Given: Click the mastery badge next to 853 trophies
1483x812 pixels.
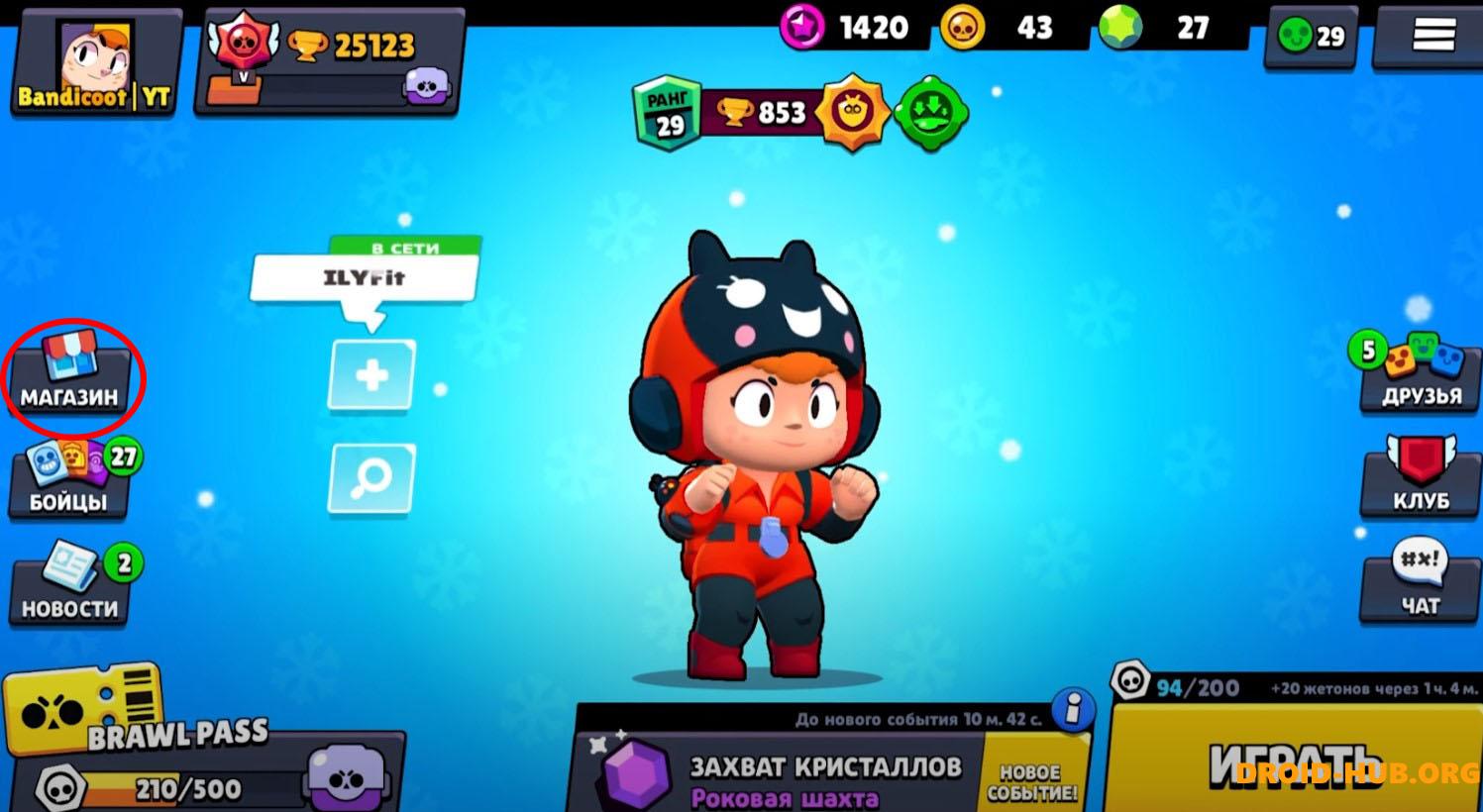Looking at the screenshot, I should click(x=854, y=111).
